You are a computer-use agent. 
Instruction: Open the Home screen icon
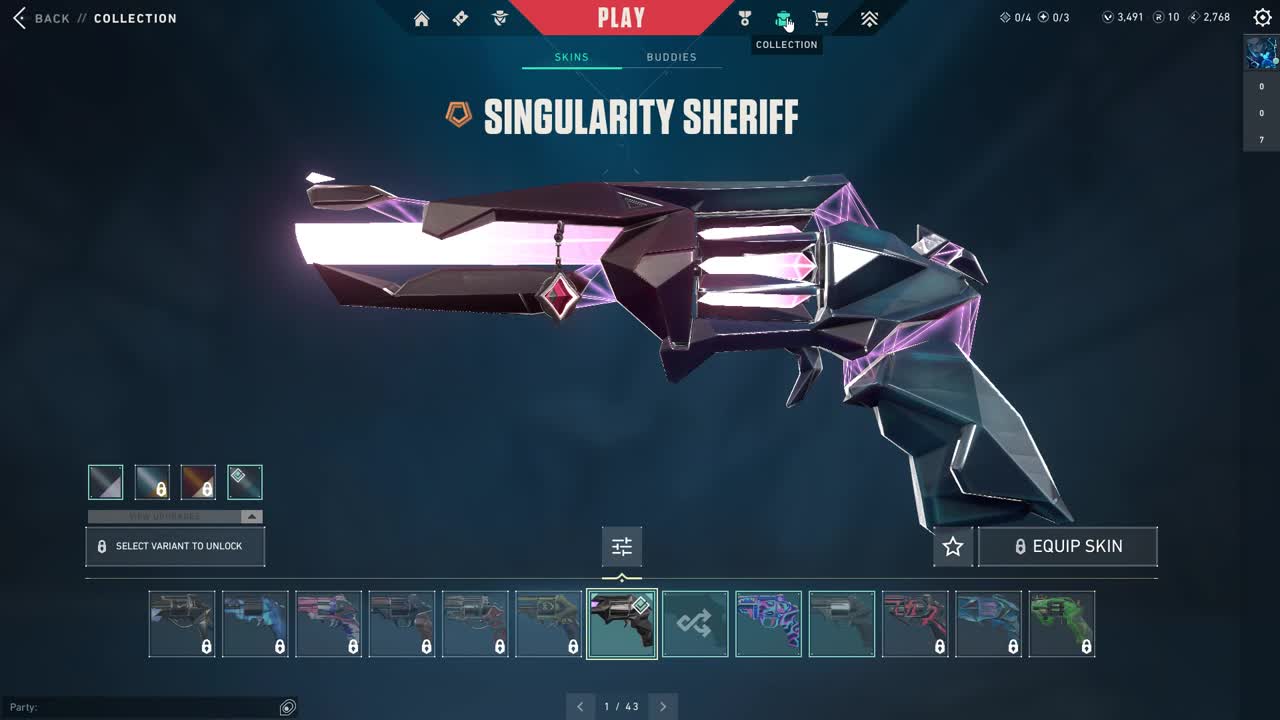point(422,18)
